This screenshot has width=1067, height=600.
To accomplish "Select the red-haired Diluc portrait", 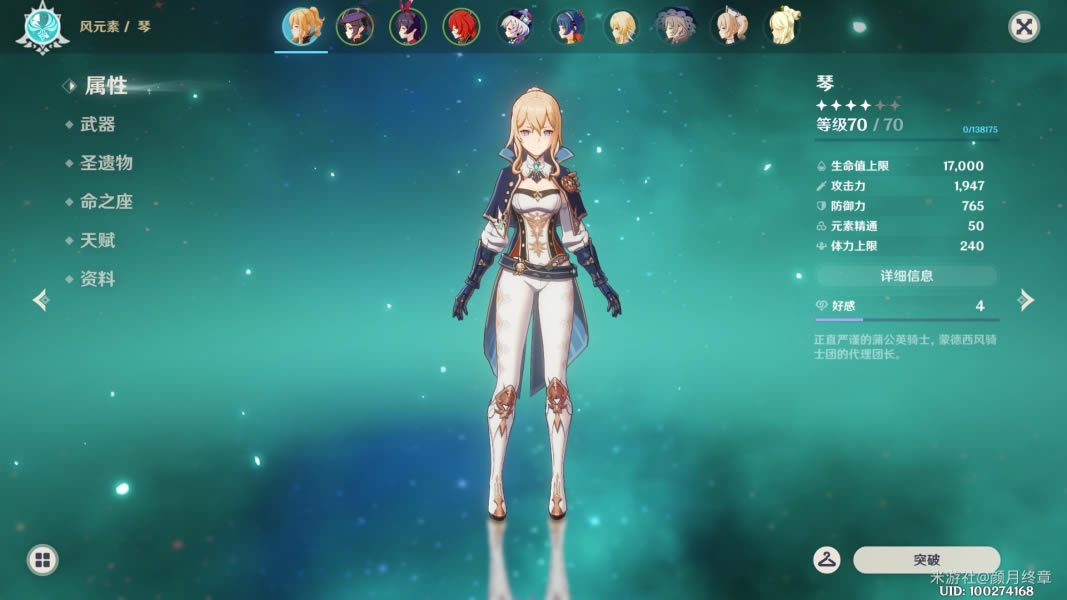I will (x=462, y=27).
